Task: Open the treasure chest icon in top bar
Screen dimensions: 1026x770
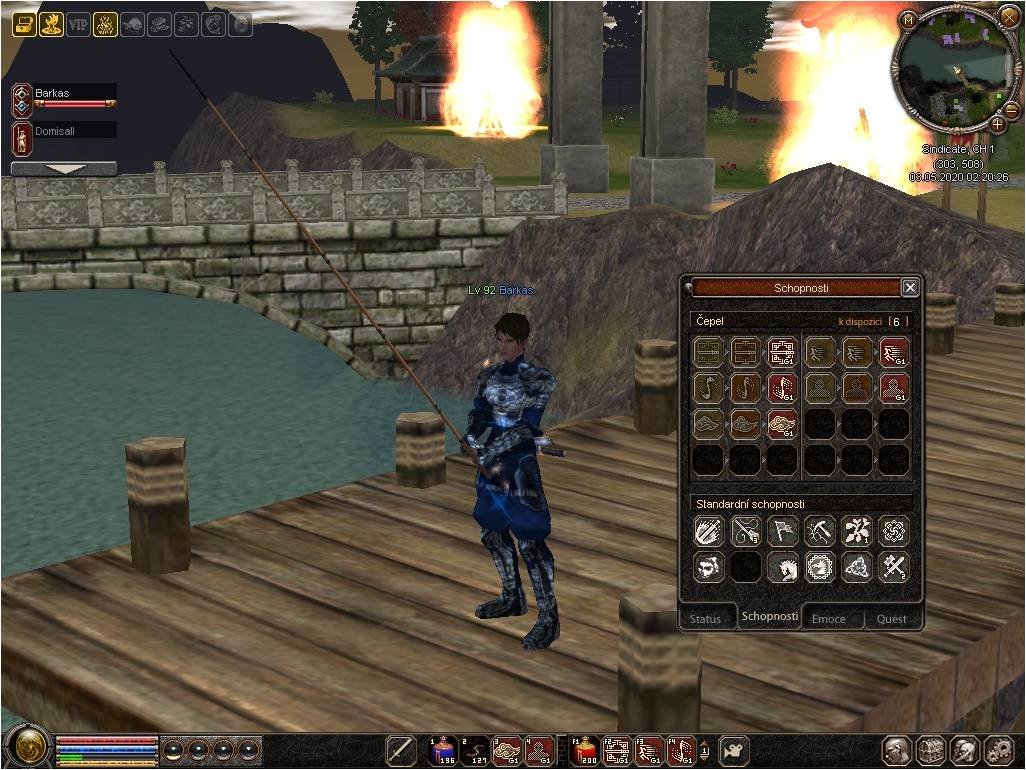Action: [x=24, y=25]
